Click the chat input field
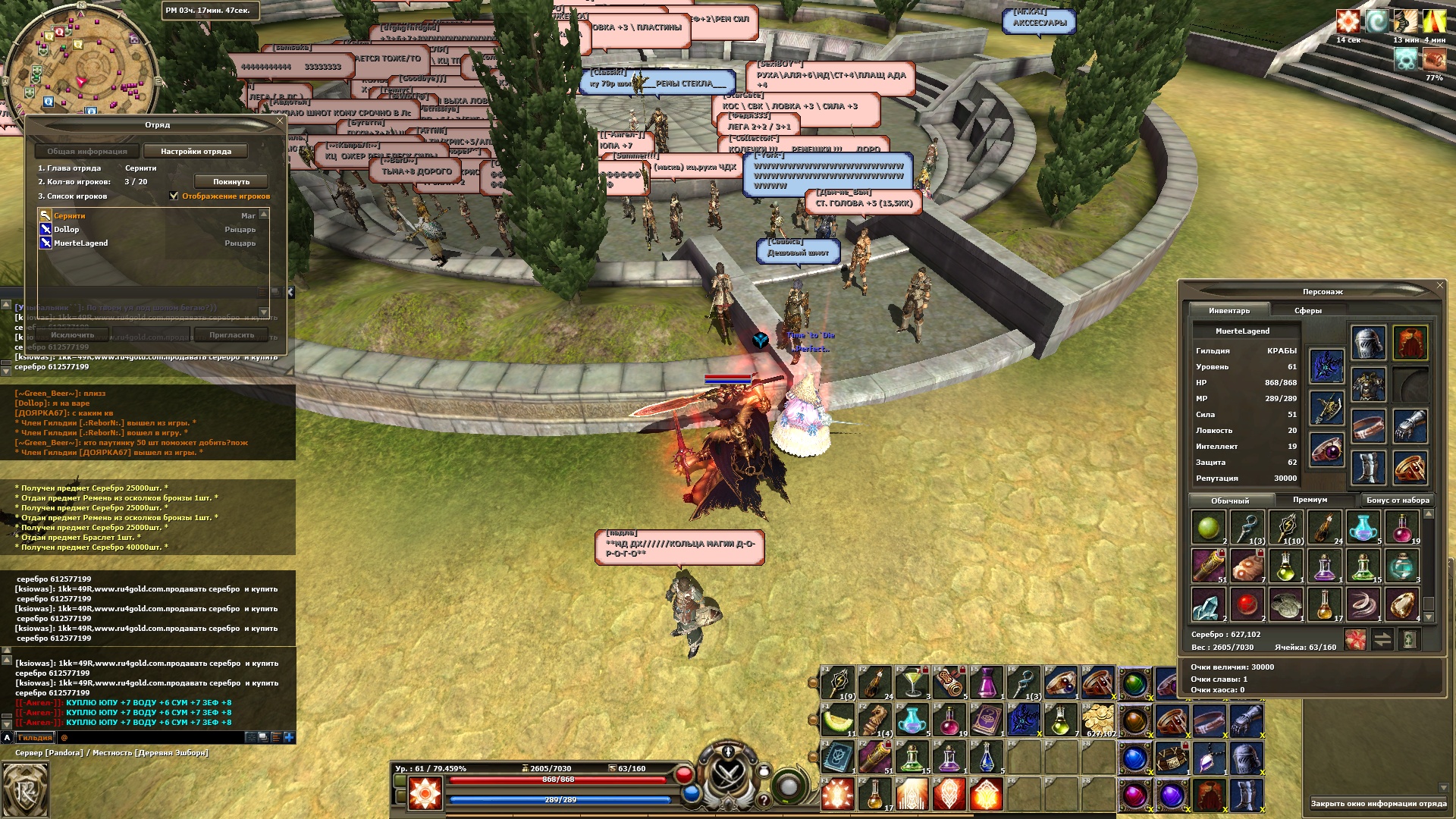 pyautogui.click(x=152, y=737)
